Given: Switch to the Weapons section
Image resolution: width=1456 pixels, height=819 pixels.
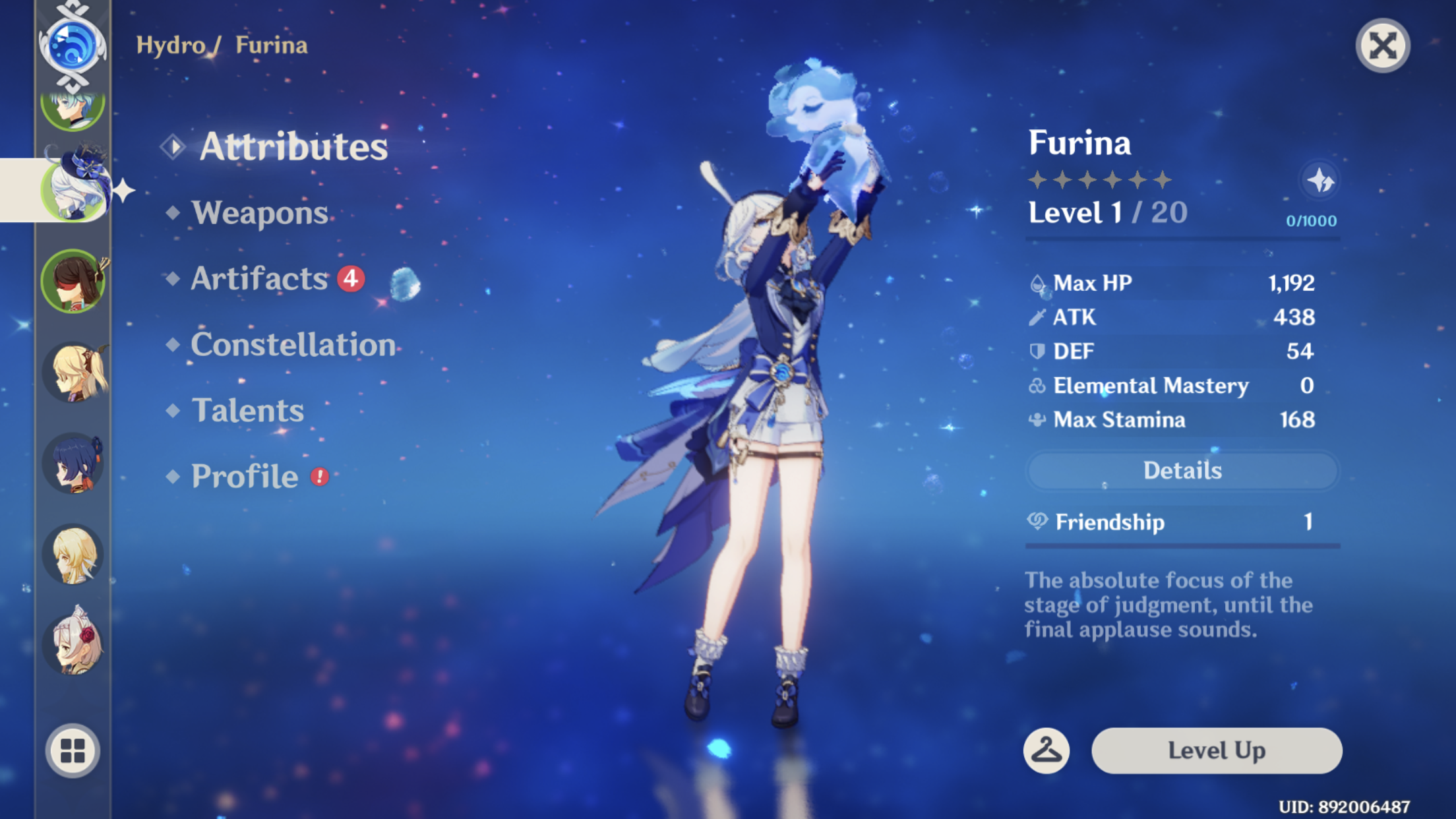Looking at the screenshot, I should click(x=258, y=212).
